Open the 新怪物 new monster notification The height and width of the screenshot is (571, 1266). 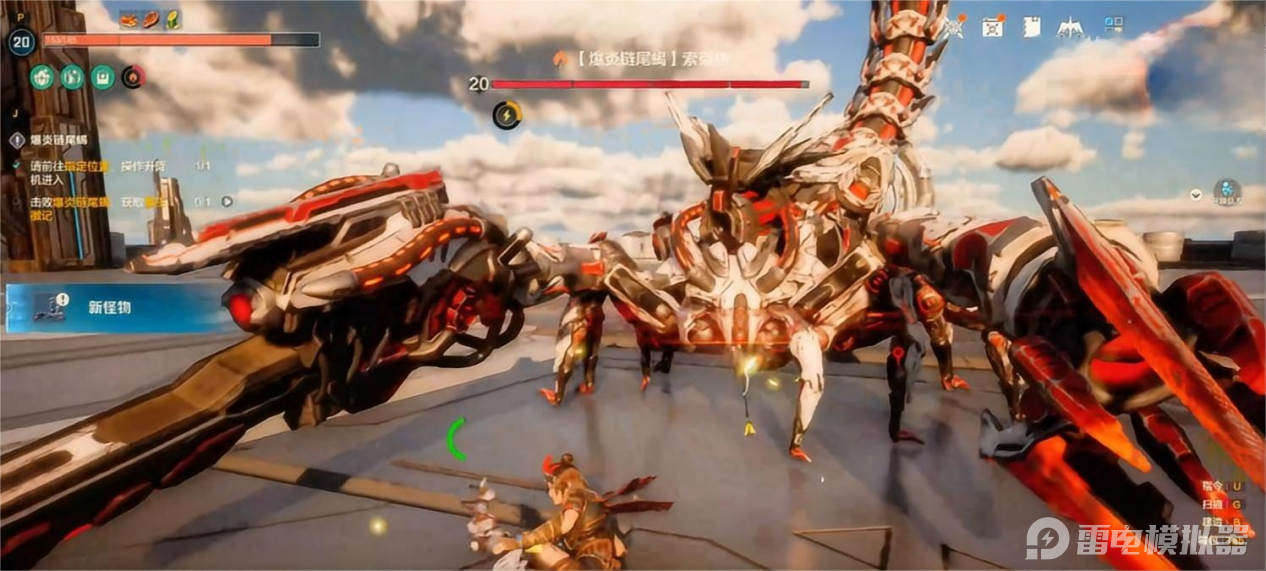coord(110,307)
